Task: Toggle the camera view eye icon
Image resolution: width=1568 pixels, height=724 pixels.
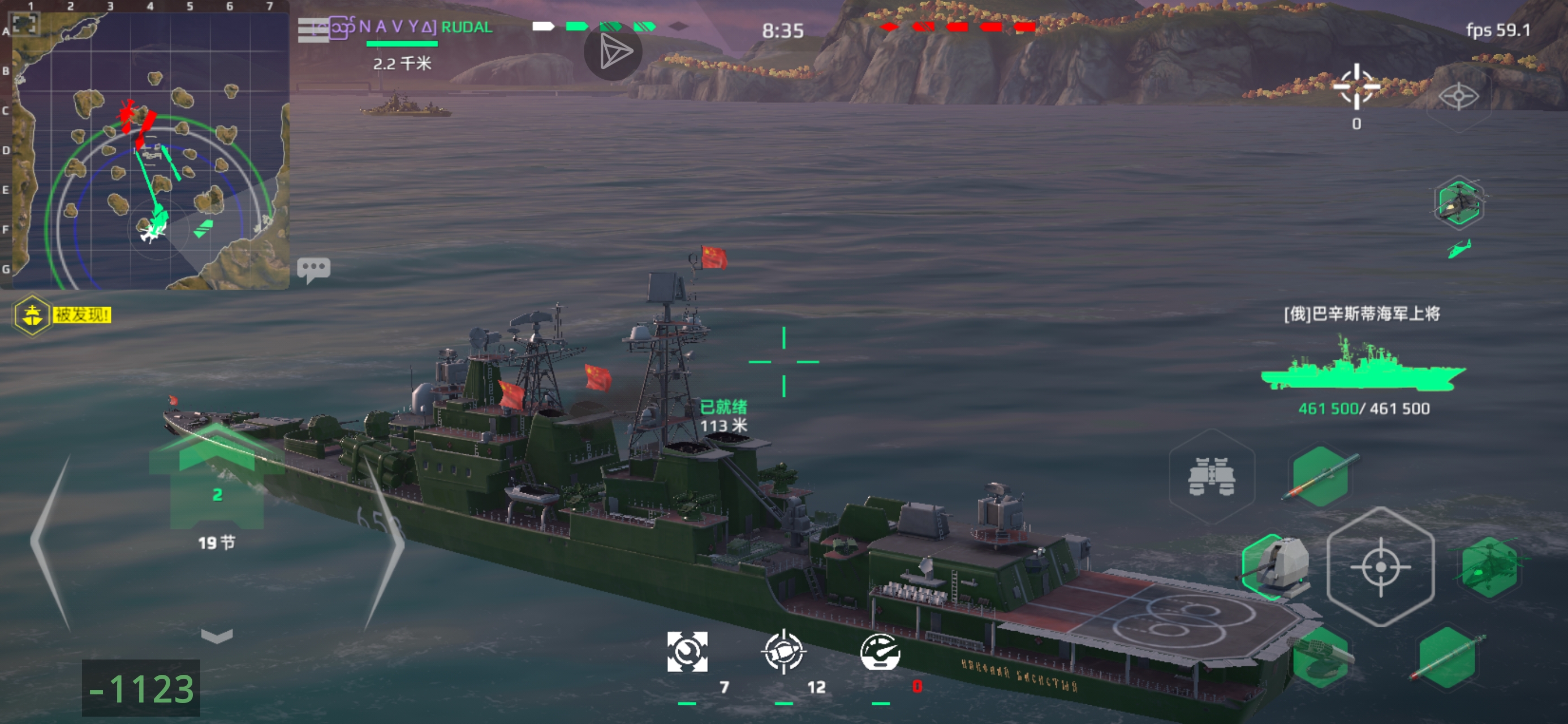Action: [x=1458, y=96]
